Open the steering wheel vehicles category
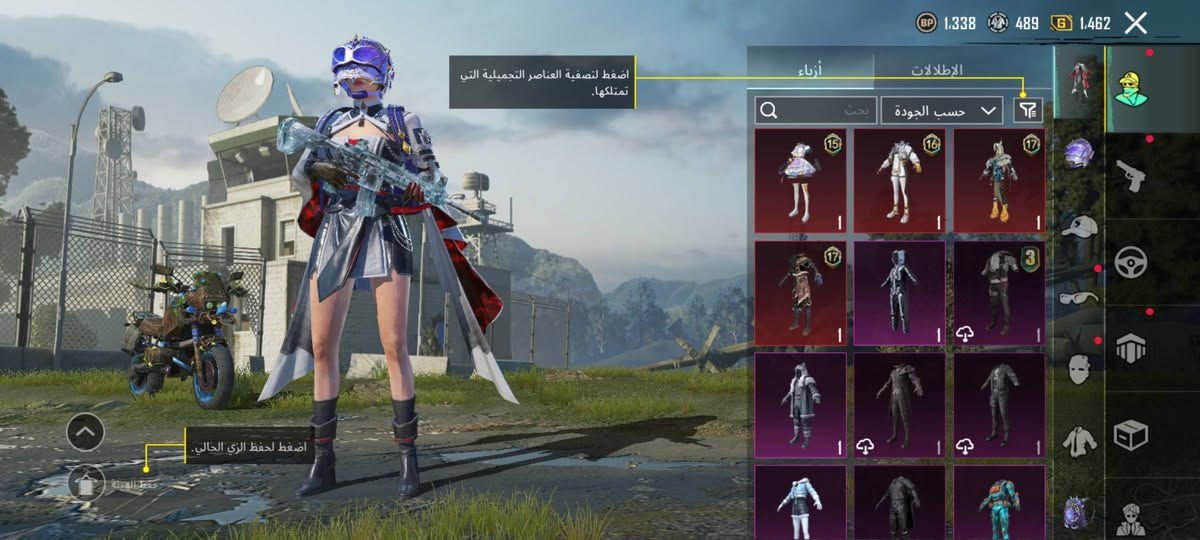The height and width of the screenshot is (540, 1200). click(1131, 263)
